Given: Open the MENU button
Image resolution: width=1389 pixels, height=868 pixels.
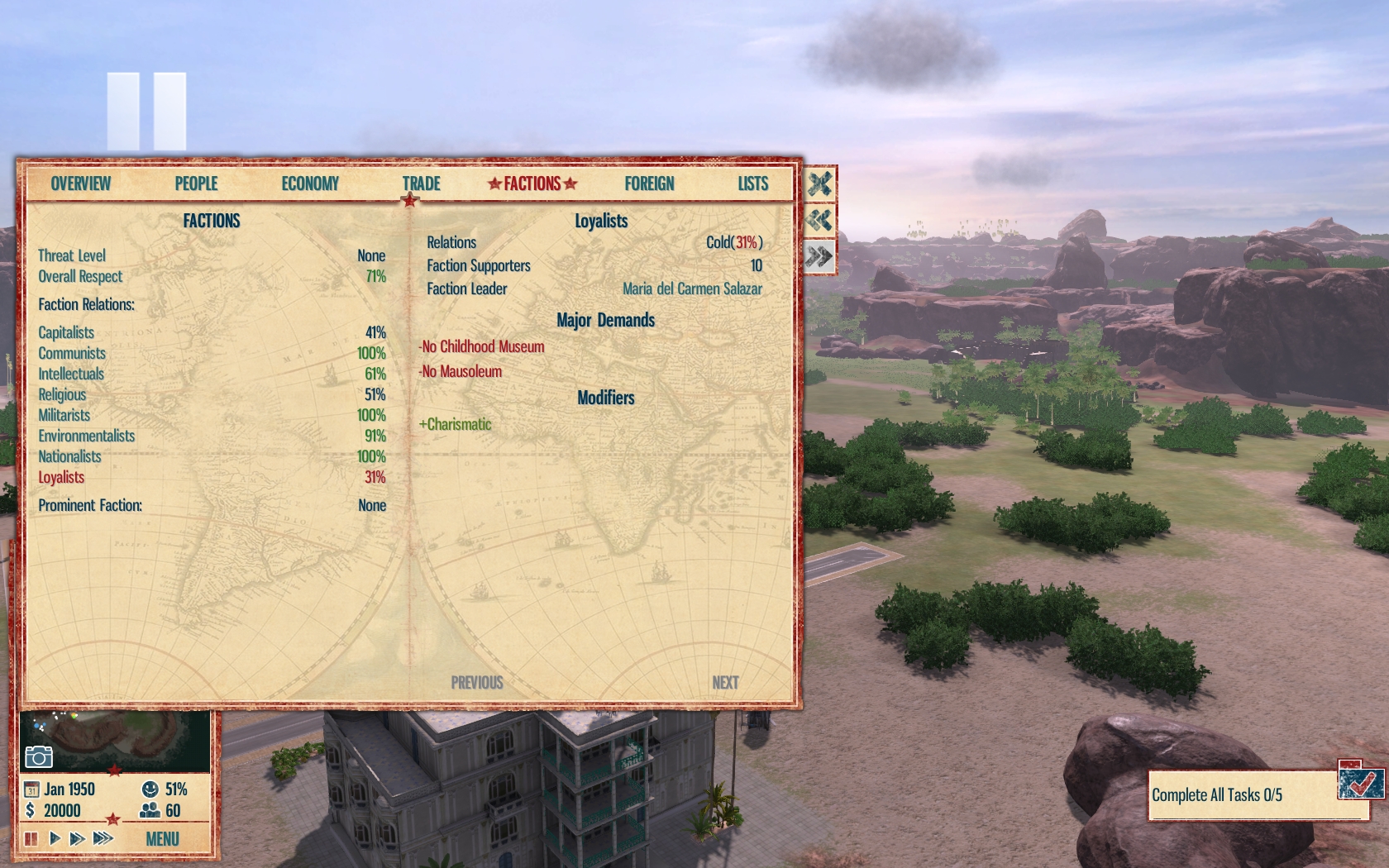Looking at the screenshot, I should coord(162,839).
